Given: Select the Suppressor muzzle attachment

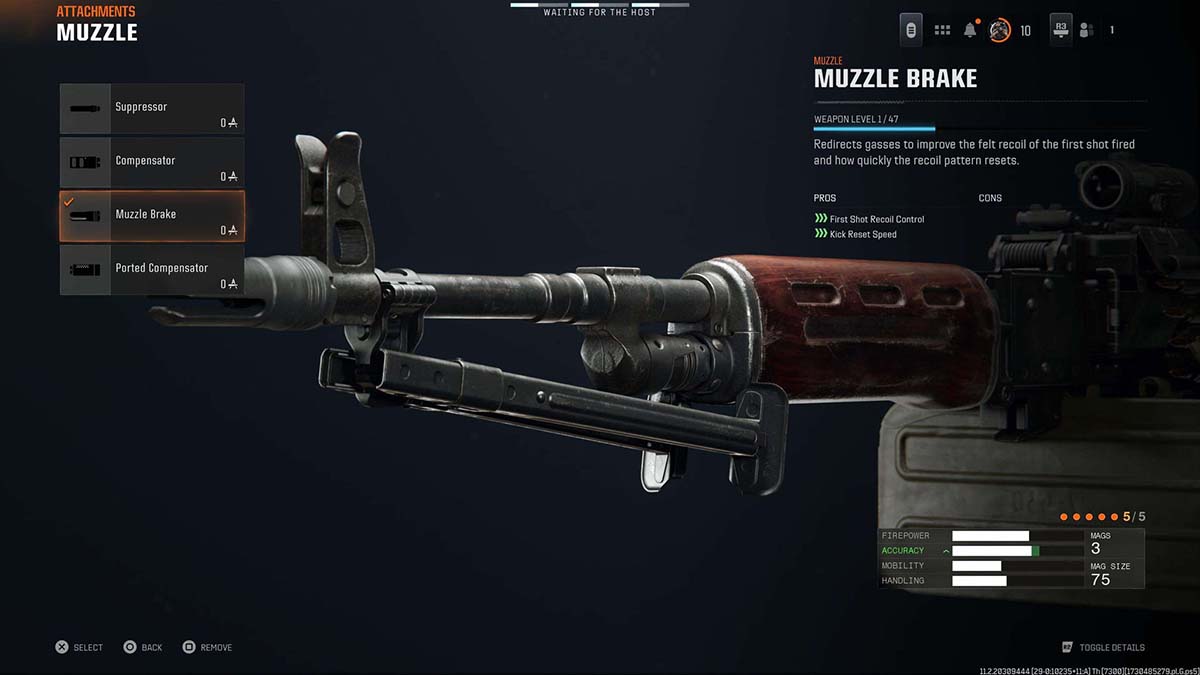Looking at the screenshot, I should point(151,109).
